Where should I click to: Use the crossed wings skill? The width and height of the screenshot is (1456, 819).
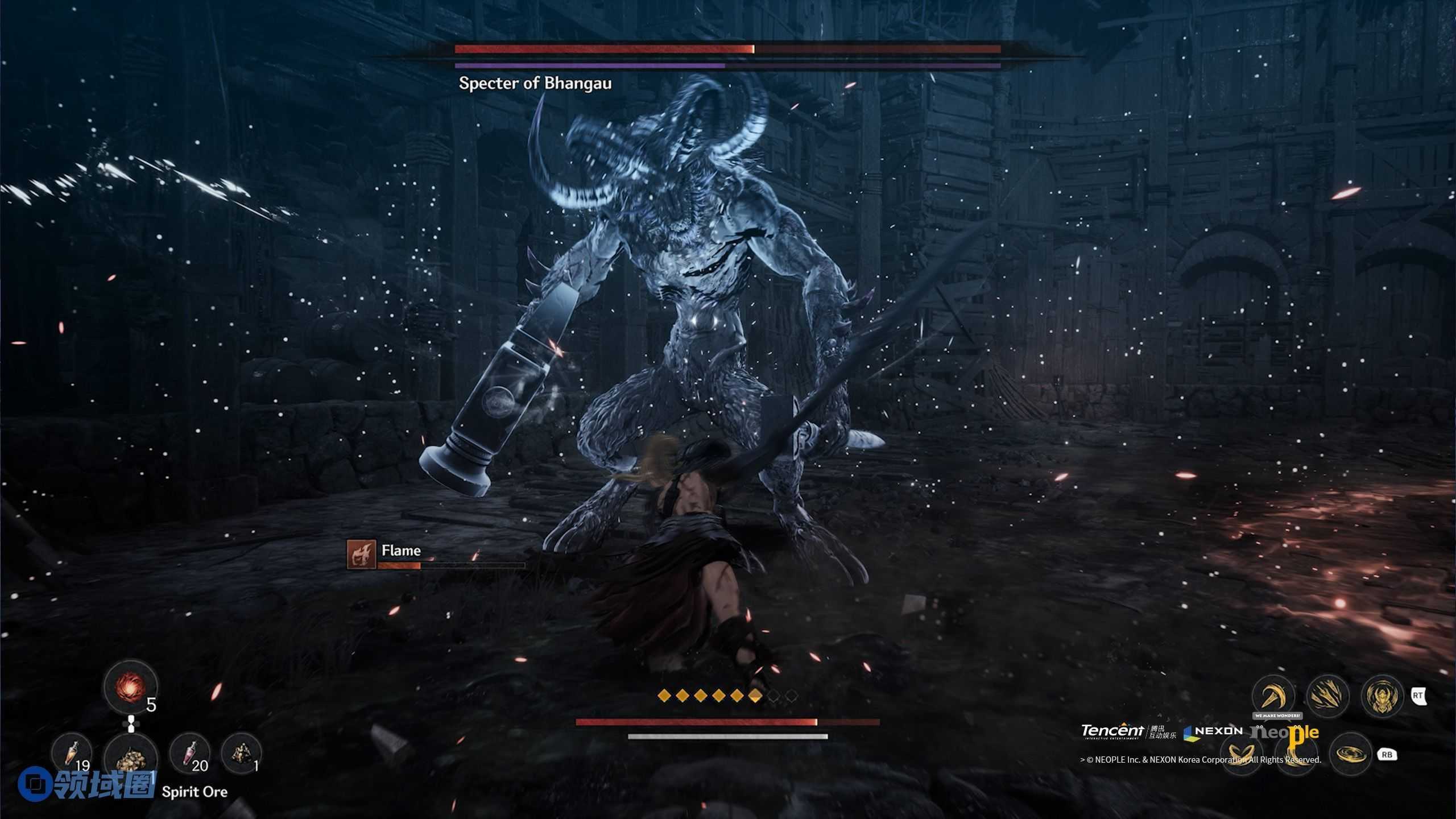click(1242, 755)
